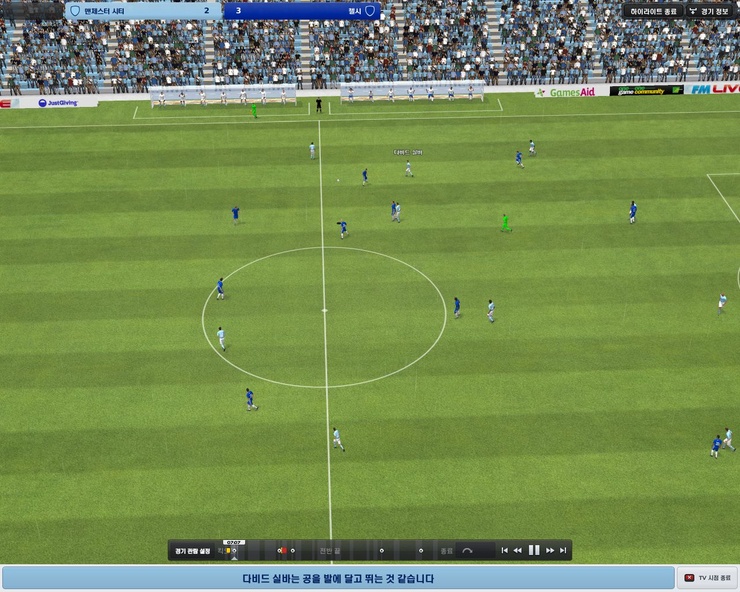Pause the match playback

point(534,550)
